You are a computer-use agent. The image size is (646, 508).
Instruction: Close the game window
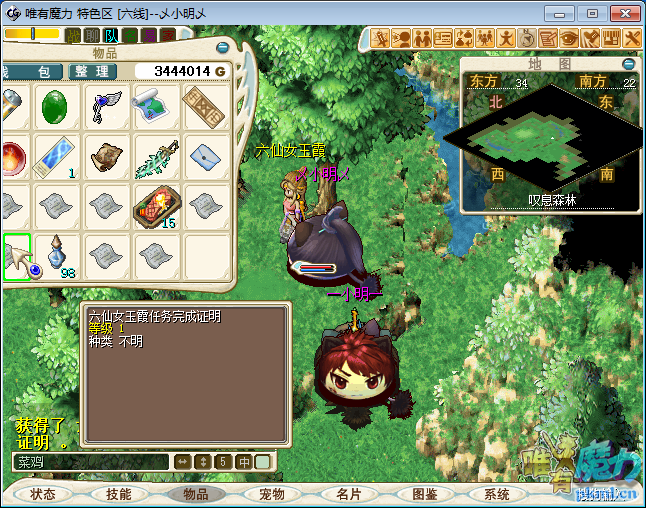coord(621,14)
